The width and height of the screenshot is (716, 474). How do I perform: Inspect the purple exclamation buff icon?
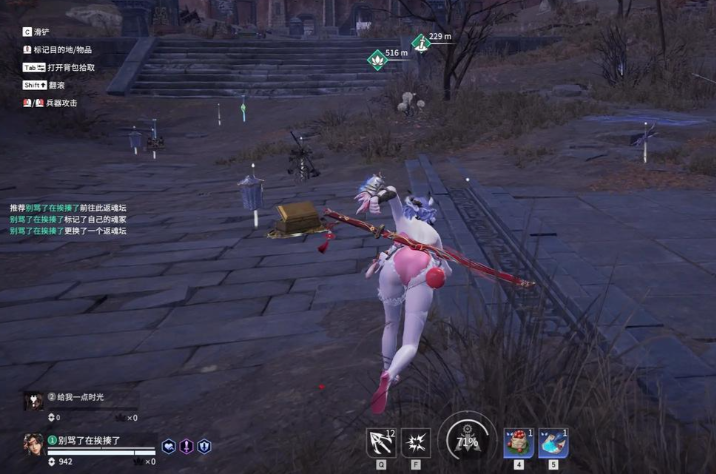(186, 447)
